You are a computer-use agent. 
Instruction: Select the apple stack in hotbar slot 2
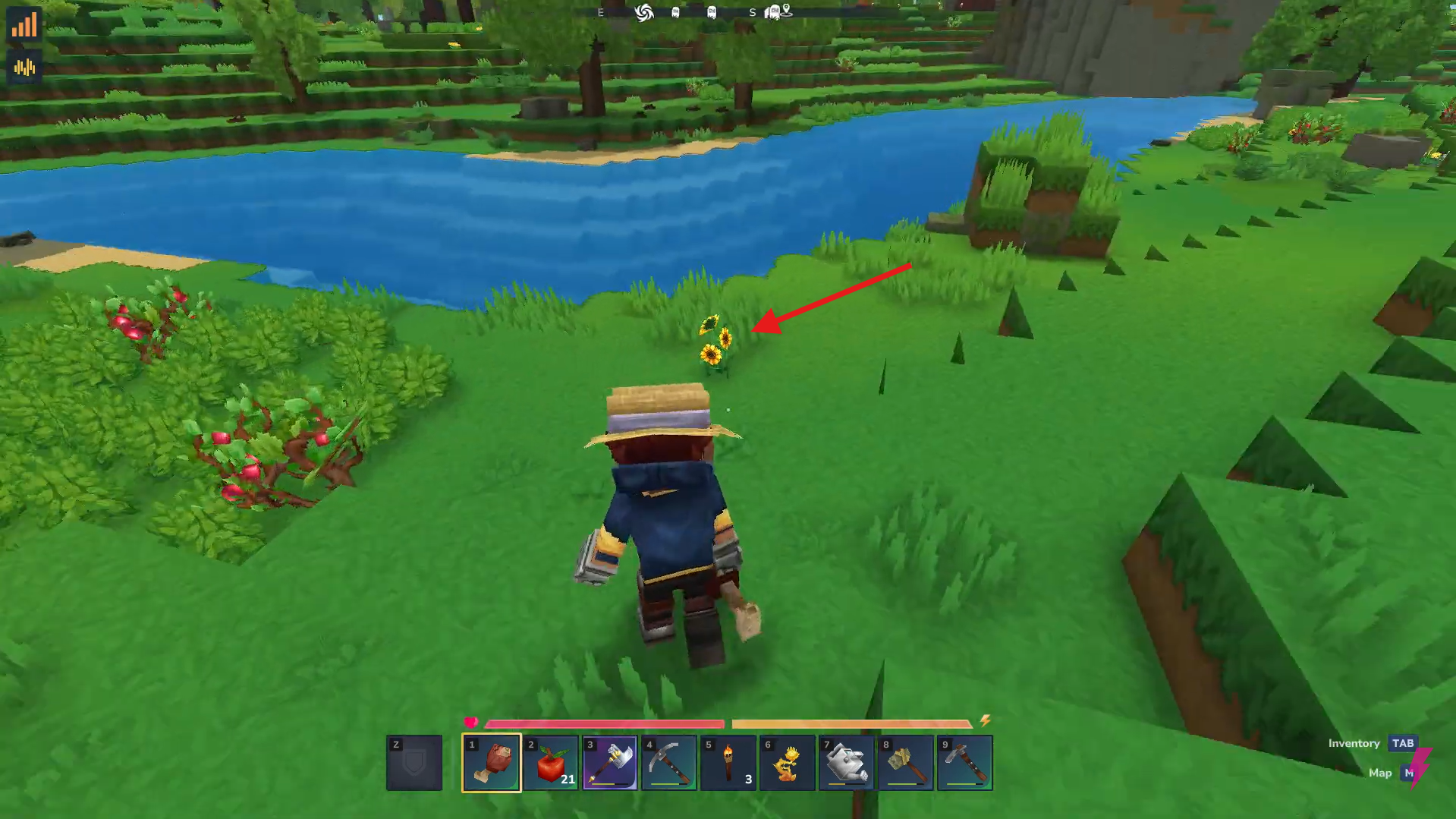coord(550,763)
